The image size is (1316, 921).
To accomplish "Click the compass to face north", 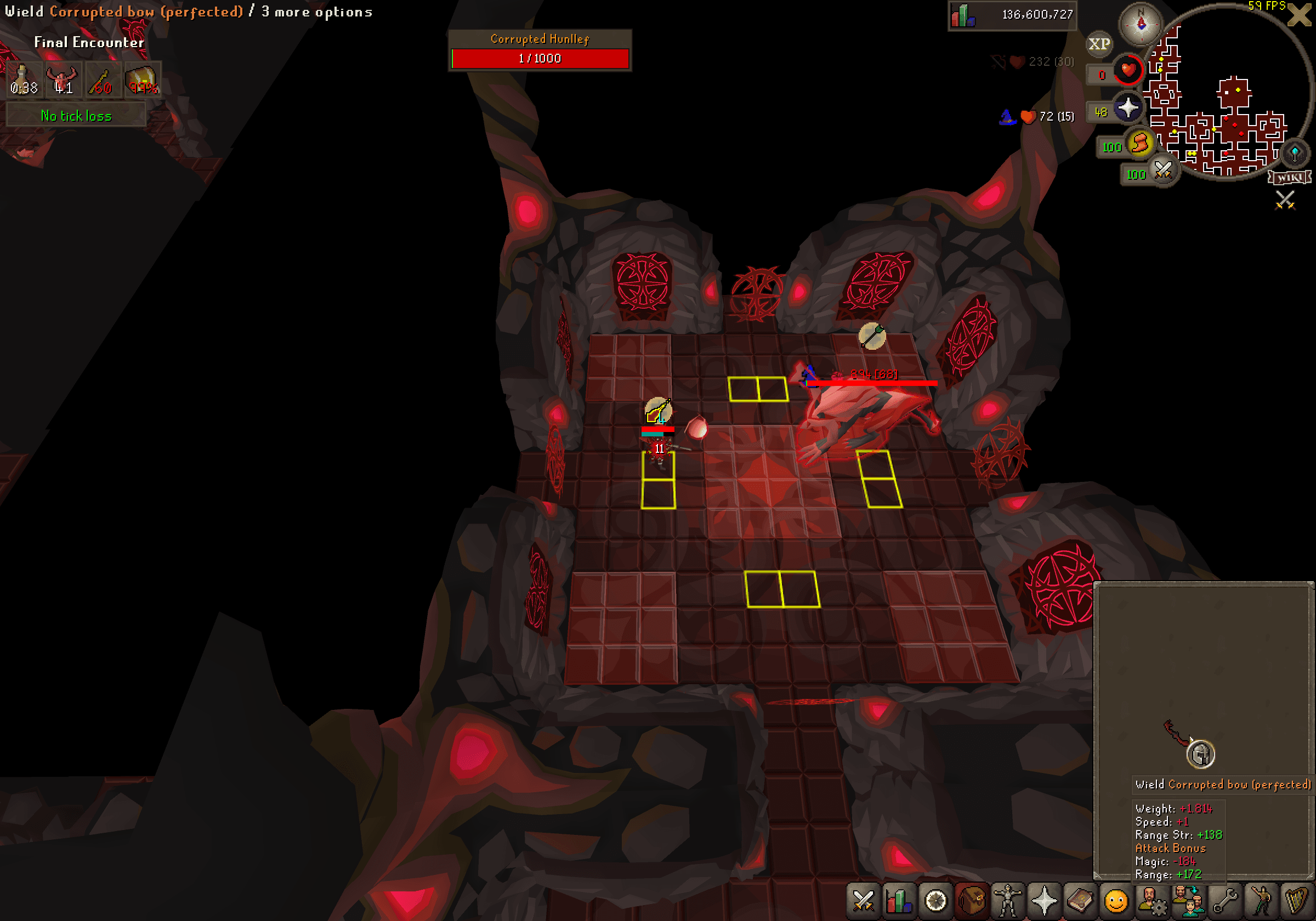I will click(1142, 24).
